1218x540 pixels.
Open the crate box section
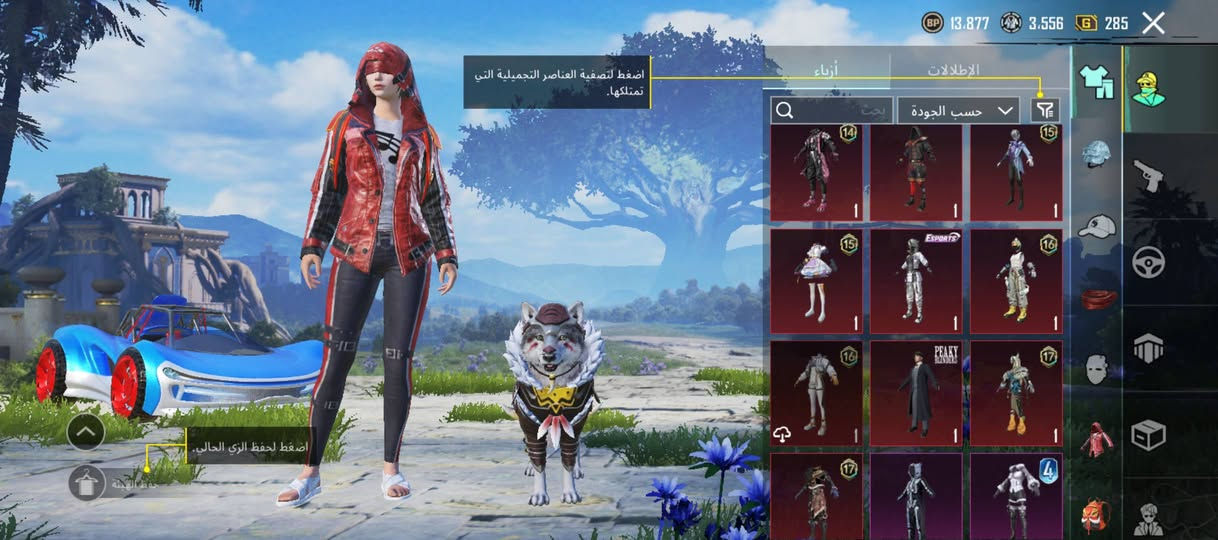tap(1148, 435)
